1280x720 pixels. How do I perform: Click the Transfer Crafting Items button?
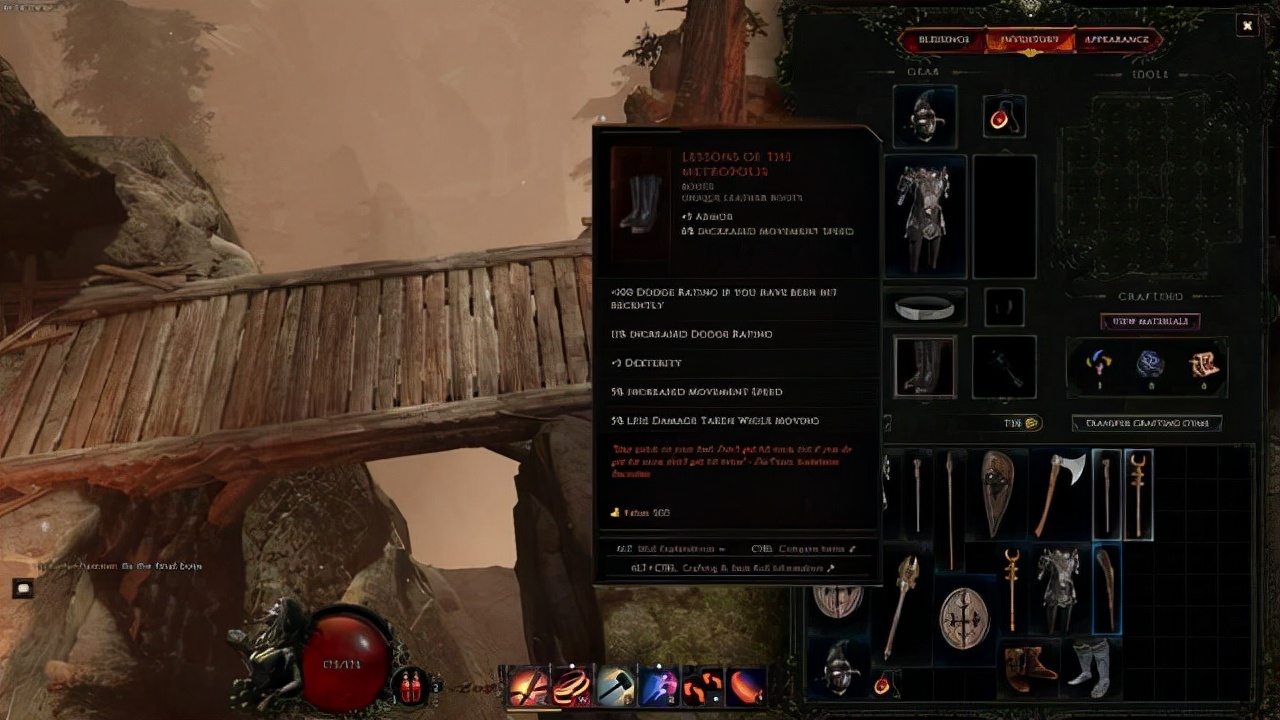pyautogui.click(x=1147, y=423)
